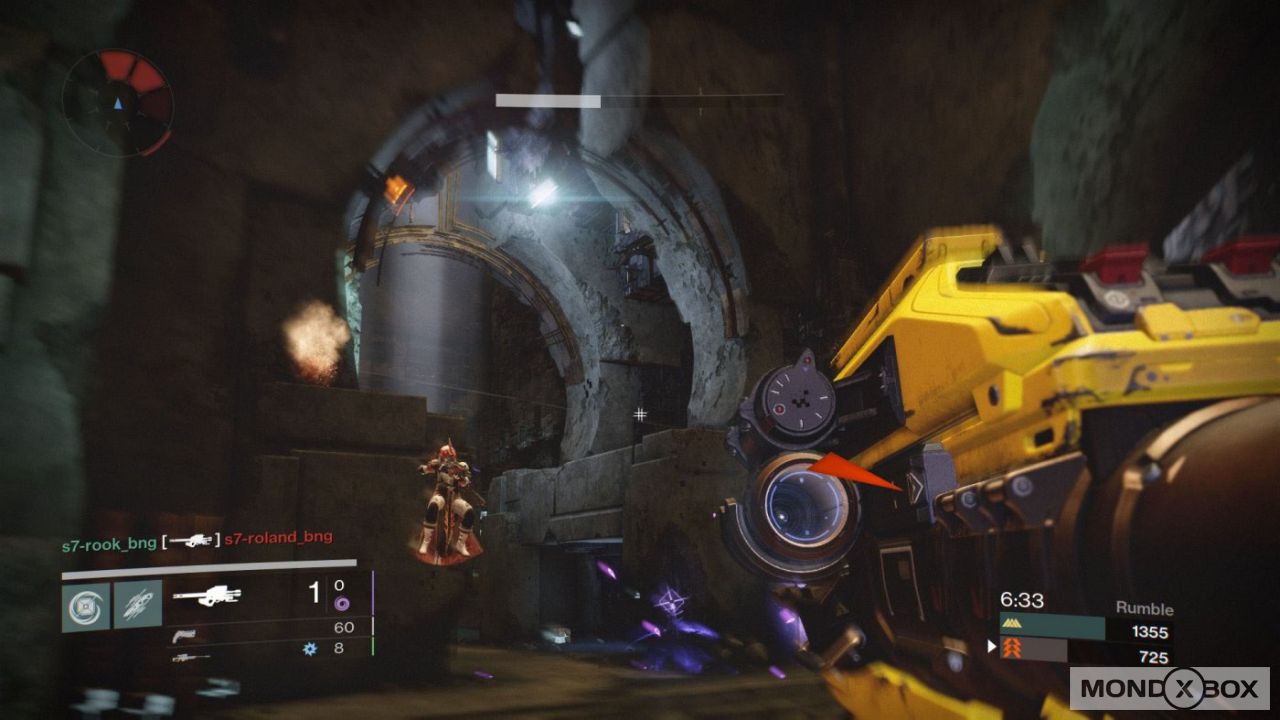Viewport: 1280px width, 720px height.
Task: Click the s7-roland_bng name in kill feed
Action: (x=278, y=538)
